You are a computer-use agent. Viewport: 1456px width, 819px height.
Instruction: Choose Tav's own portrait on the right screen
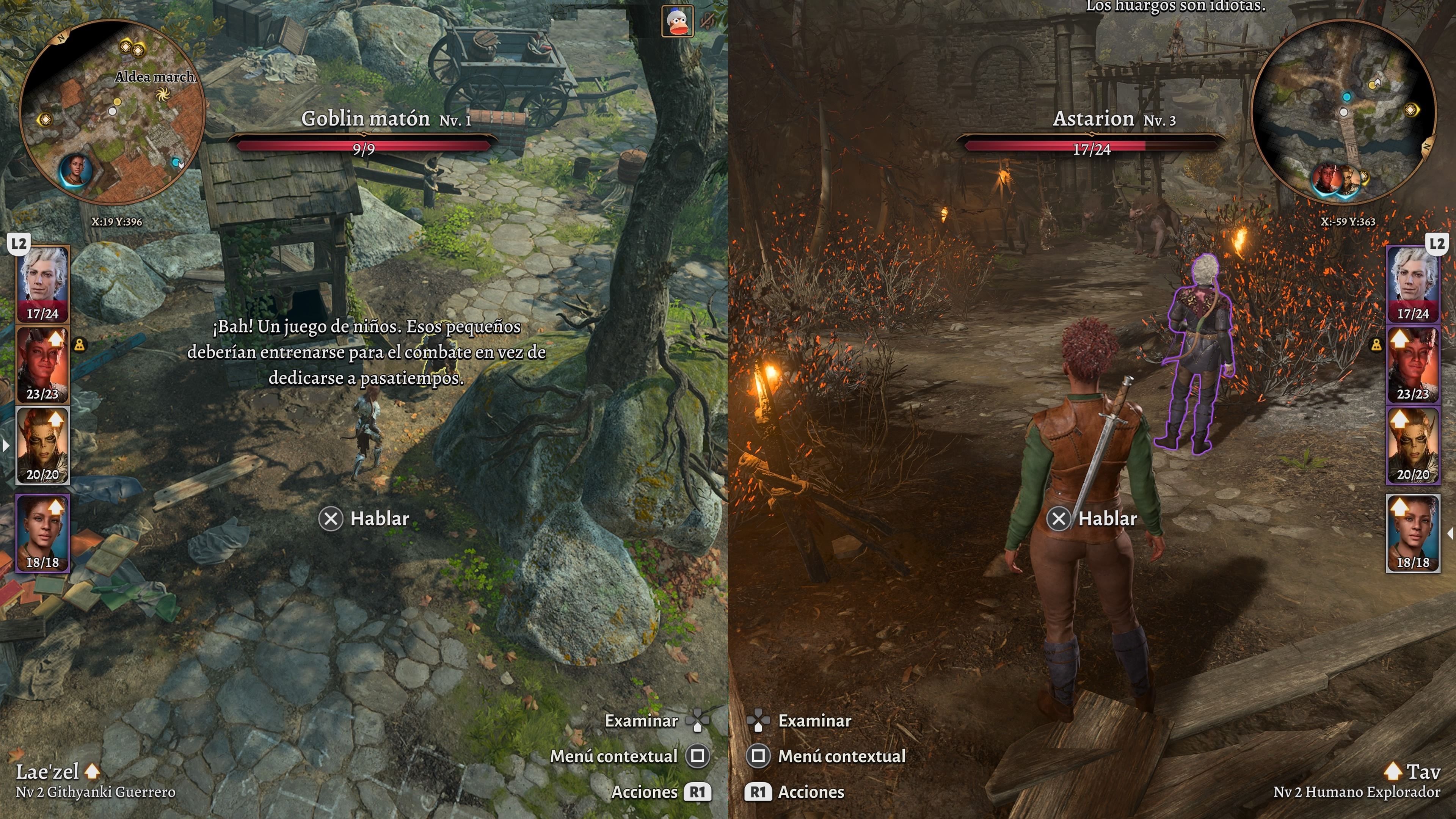[x=1412, y=533]
